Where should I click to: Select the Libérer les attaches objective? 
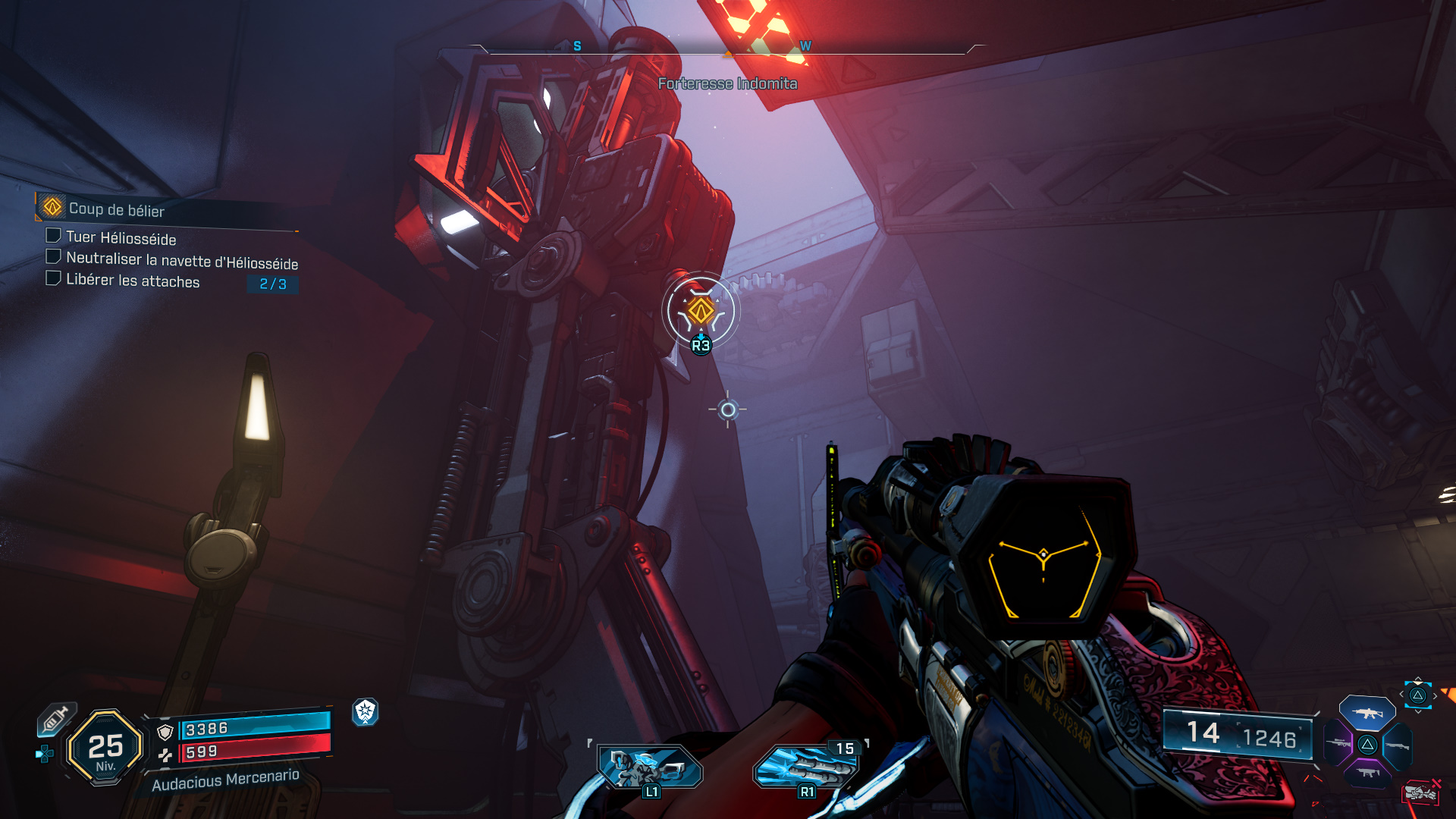(133, 281)
